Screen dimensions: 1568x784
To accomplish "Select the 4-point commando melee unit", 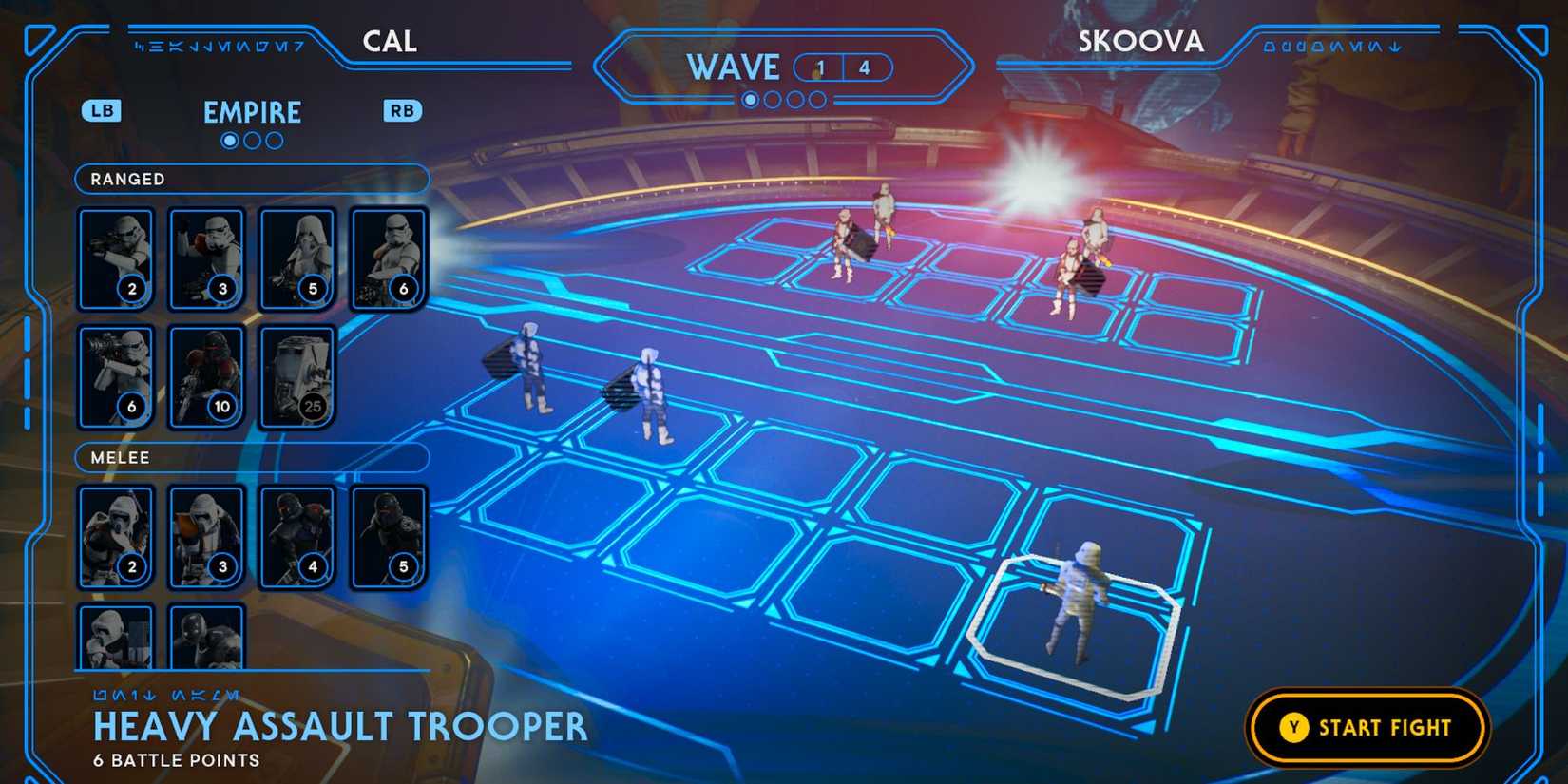I will point(297,535).
